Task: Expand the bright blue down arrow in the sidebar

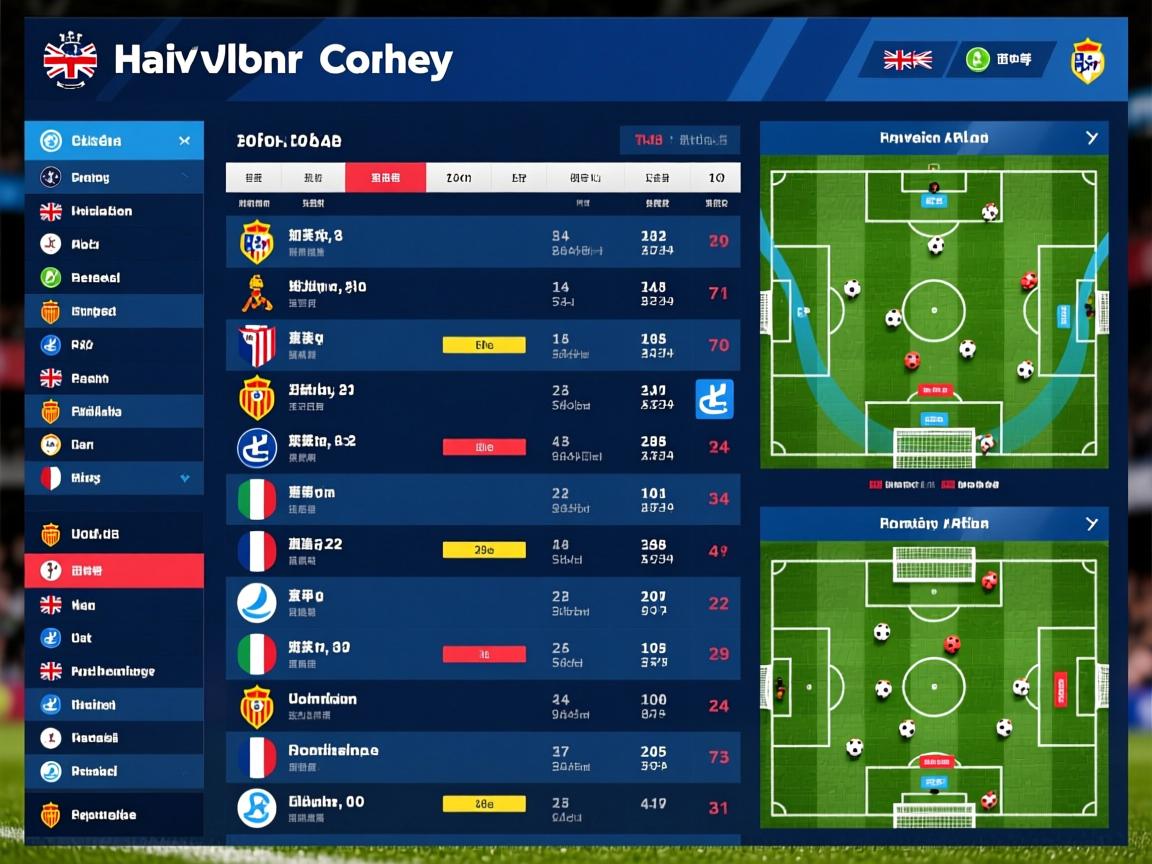Action: coord(185,479)
